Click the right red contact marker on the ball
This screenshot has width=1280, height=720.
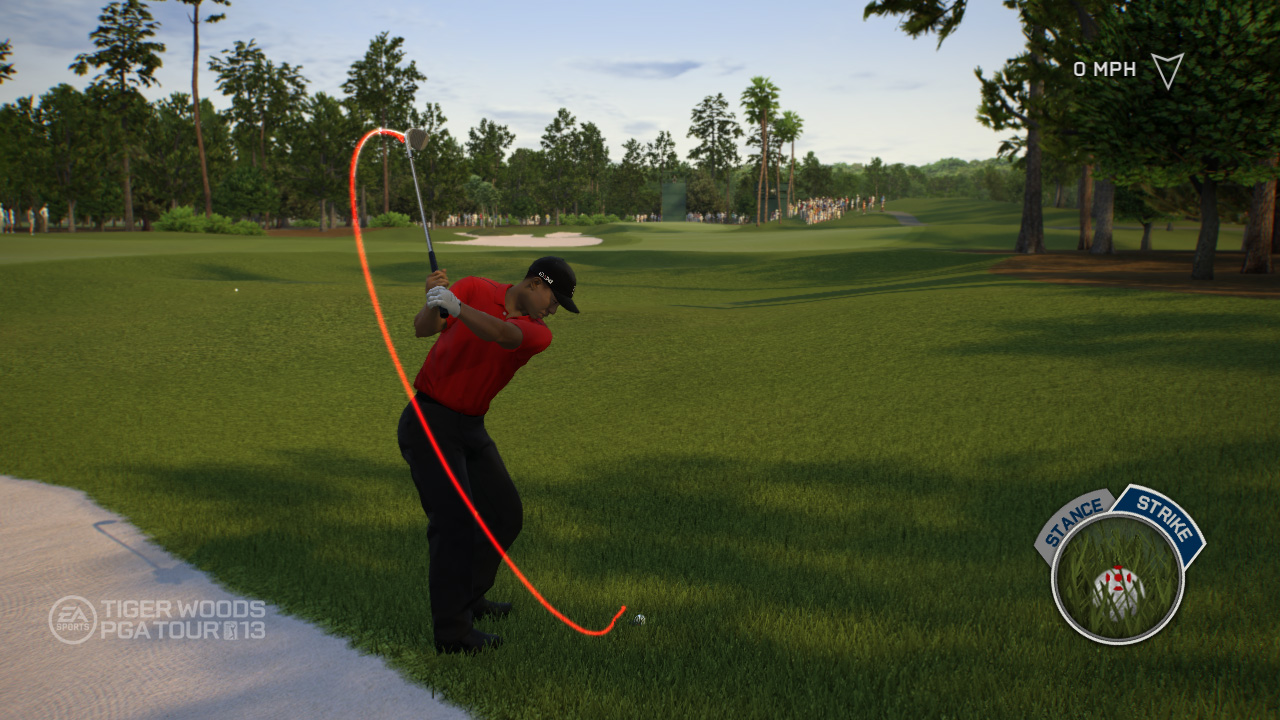click(x=1130, y=576)
